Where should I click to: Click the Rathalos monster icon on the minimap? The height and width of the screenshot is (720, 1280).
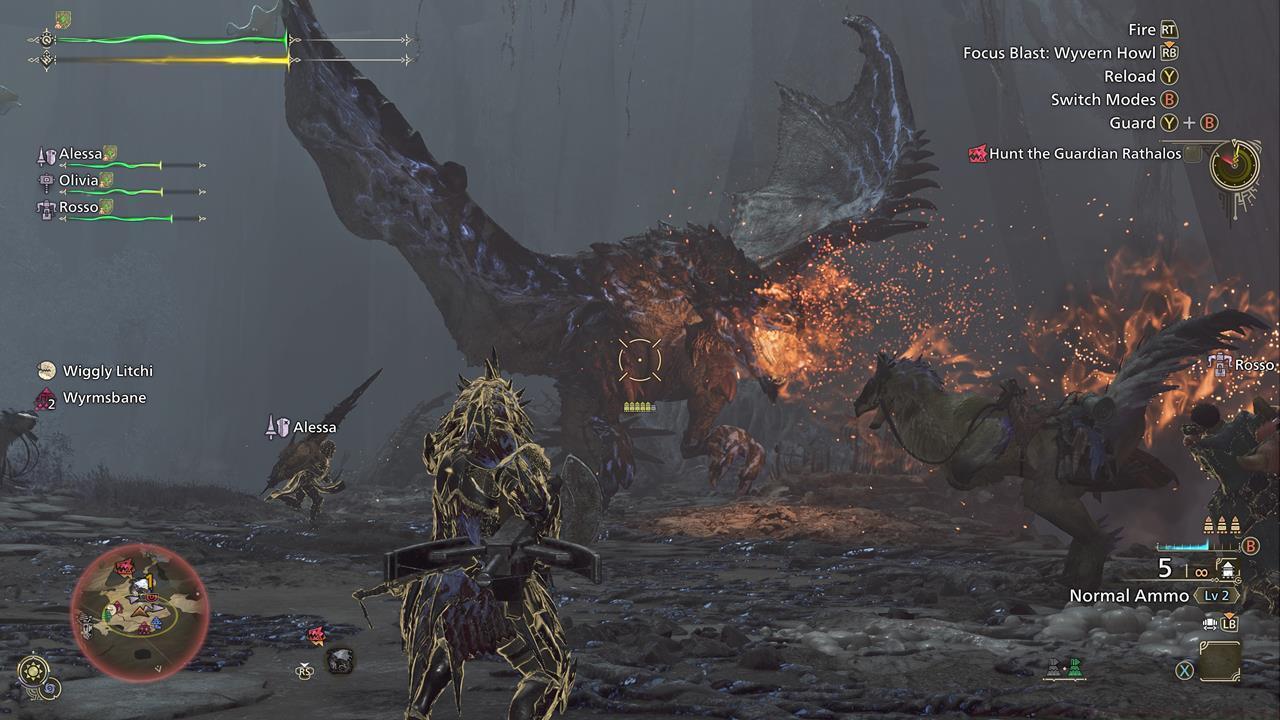click(124, 567)
